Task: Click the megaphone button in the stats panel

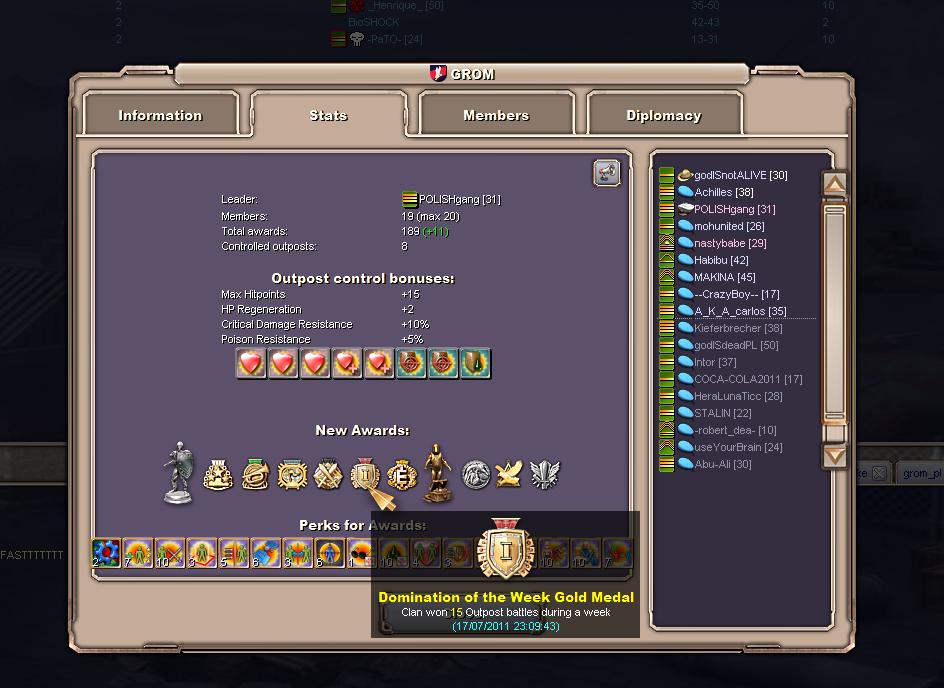Action: pyautogui.click(x=606, y=173)
